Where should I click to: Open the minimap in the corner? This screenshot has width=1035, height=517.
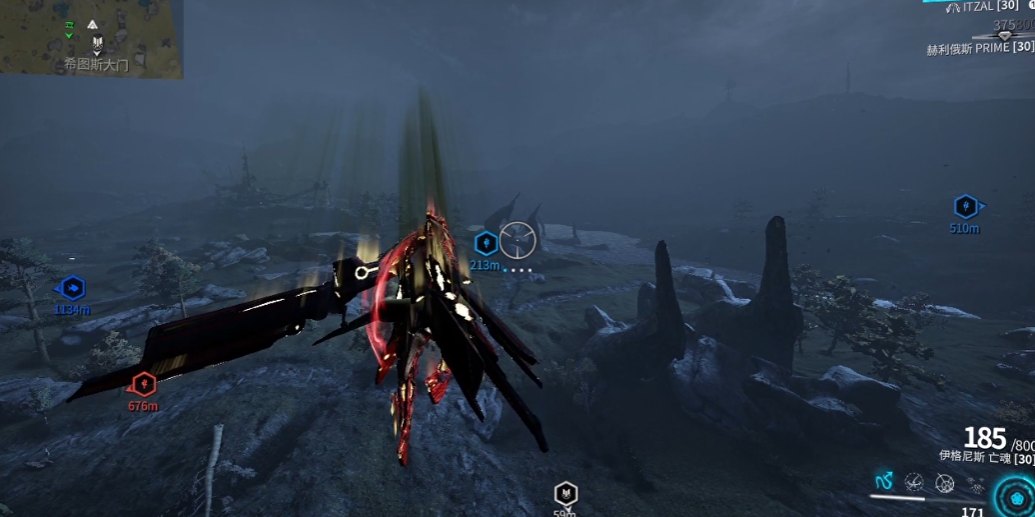pyautogui.click(x=91, y=39)
